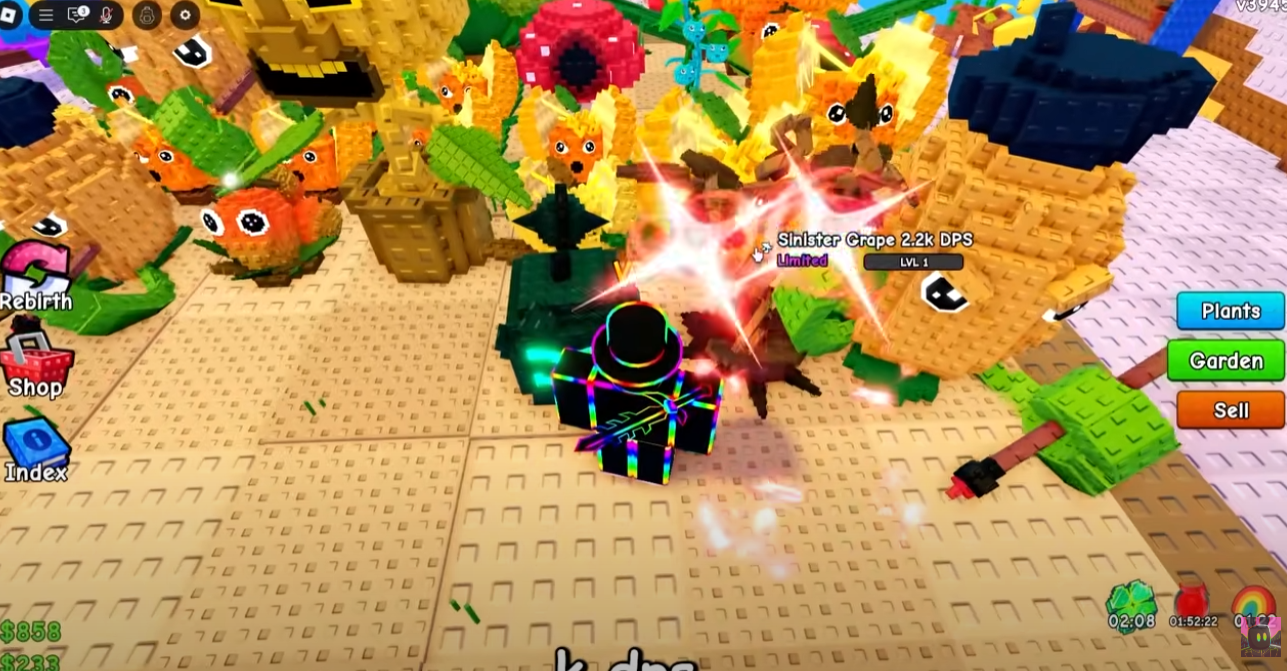Open the Rebirth menu
This screenshot has width=1287, height=671.
[35, 275]
